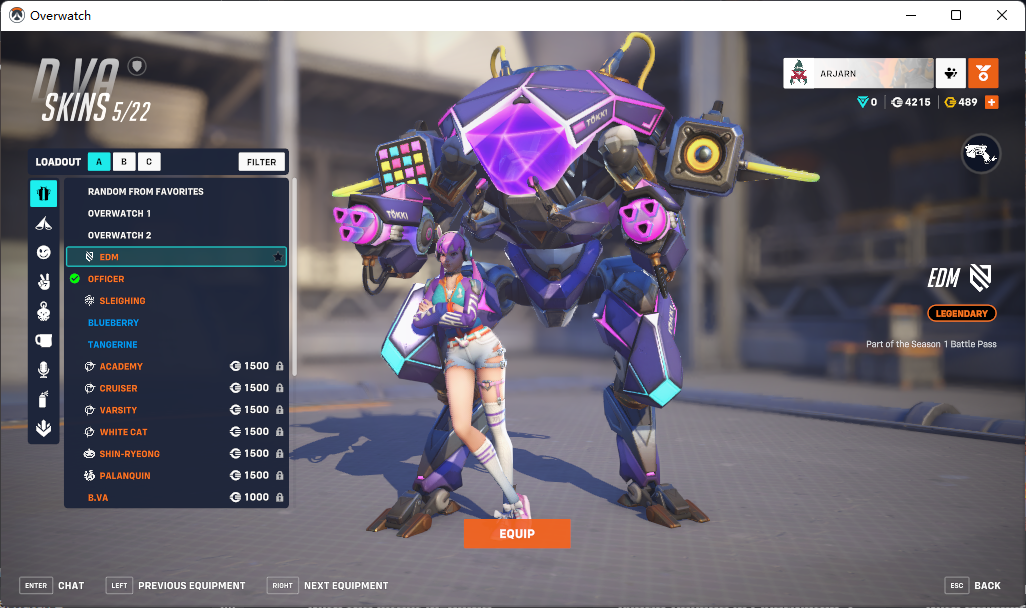This screenshot has height=608, width=1026.
Task: Select the locked White Cat skin
Action: (123, 432)
